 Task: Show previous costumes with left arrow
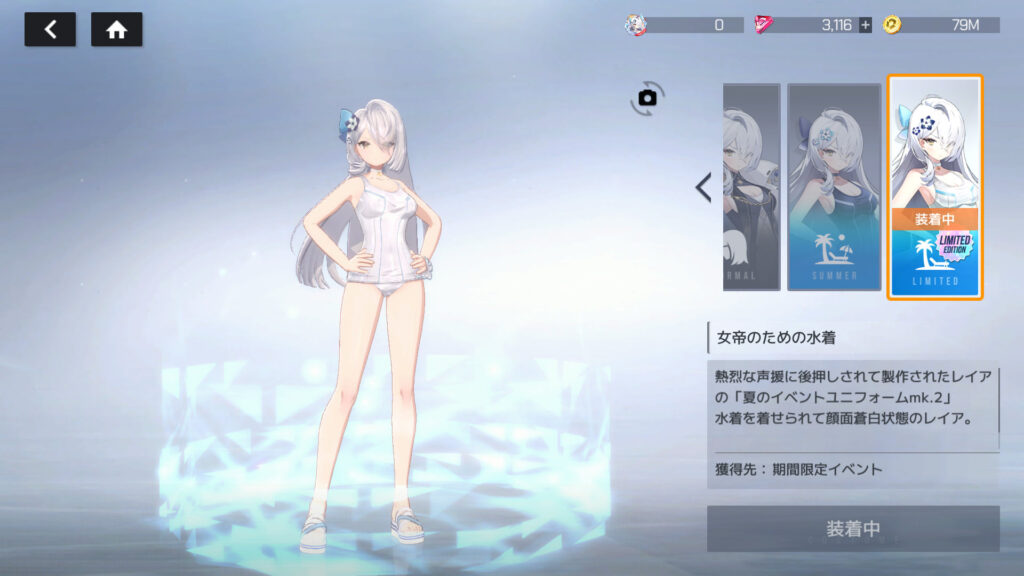click(x=703, y=187)
